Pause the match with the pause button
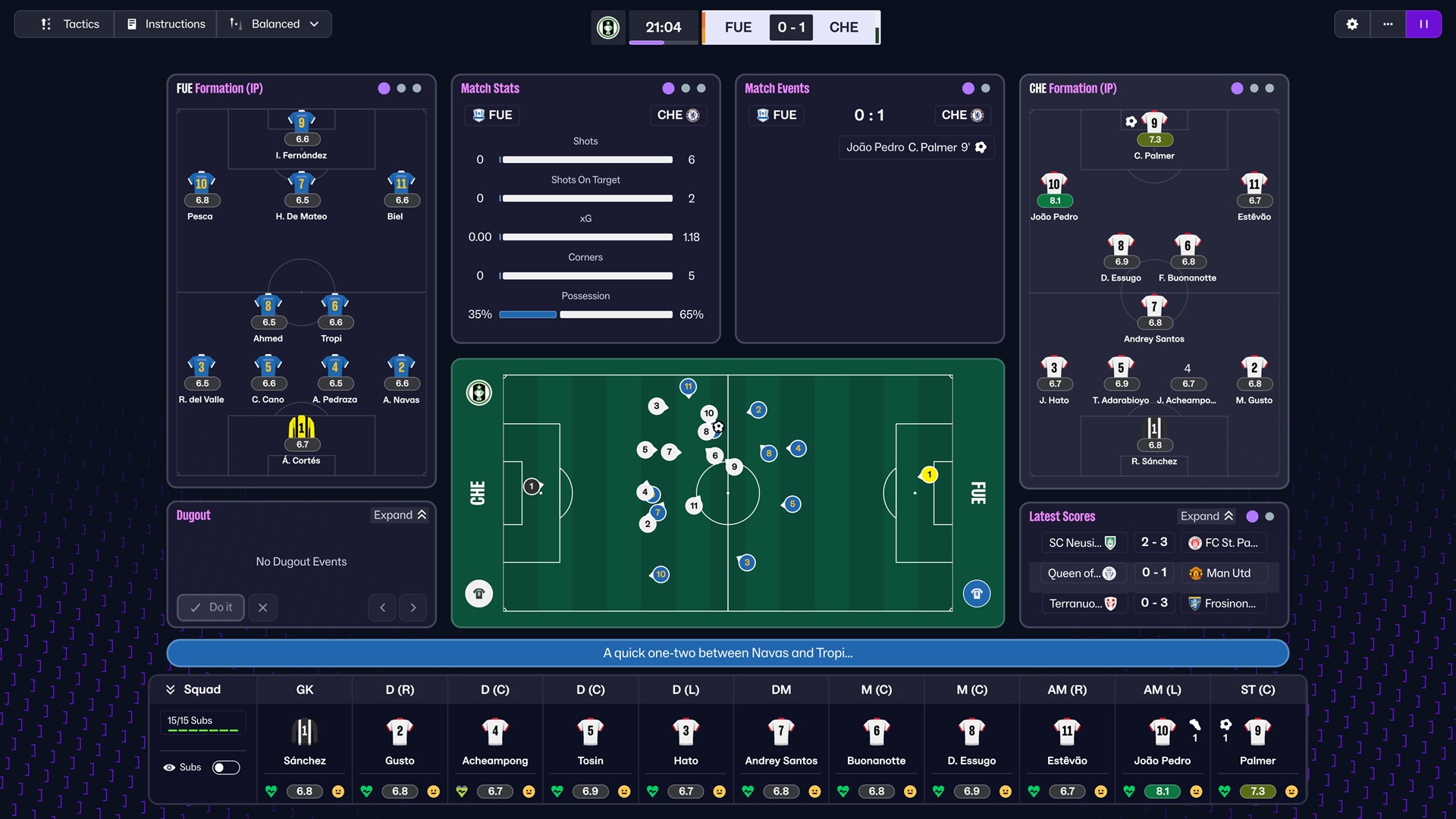Screen dimensions: 1456x819 click(x=1424, y=24)
